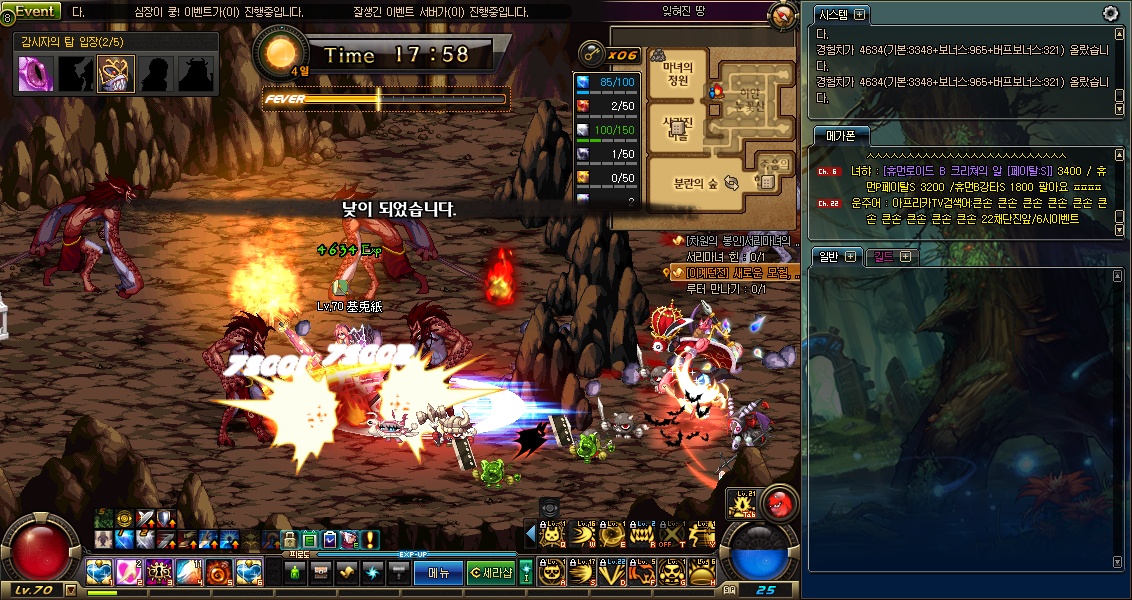Use the green potion quick slot
1132x600 pixels.
pyautogui.click(x=295, y=572)
